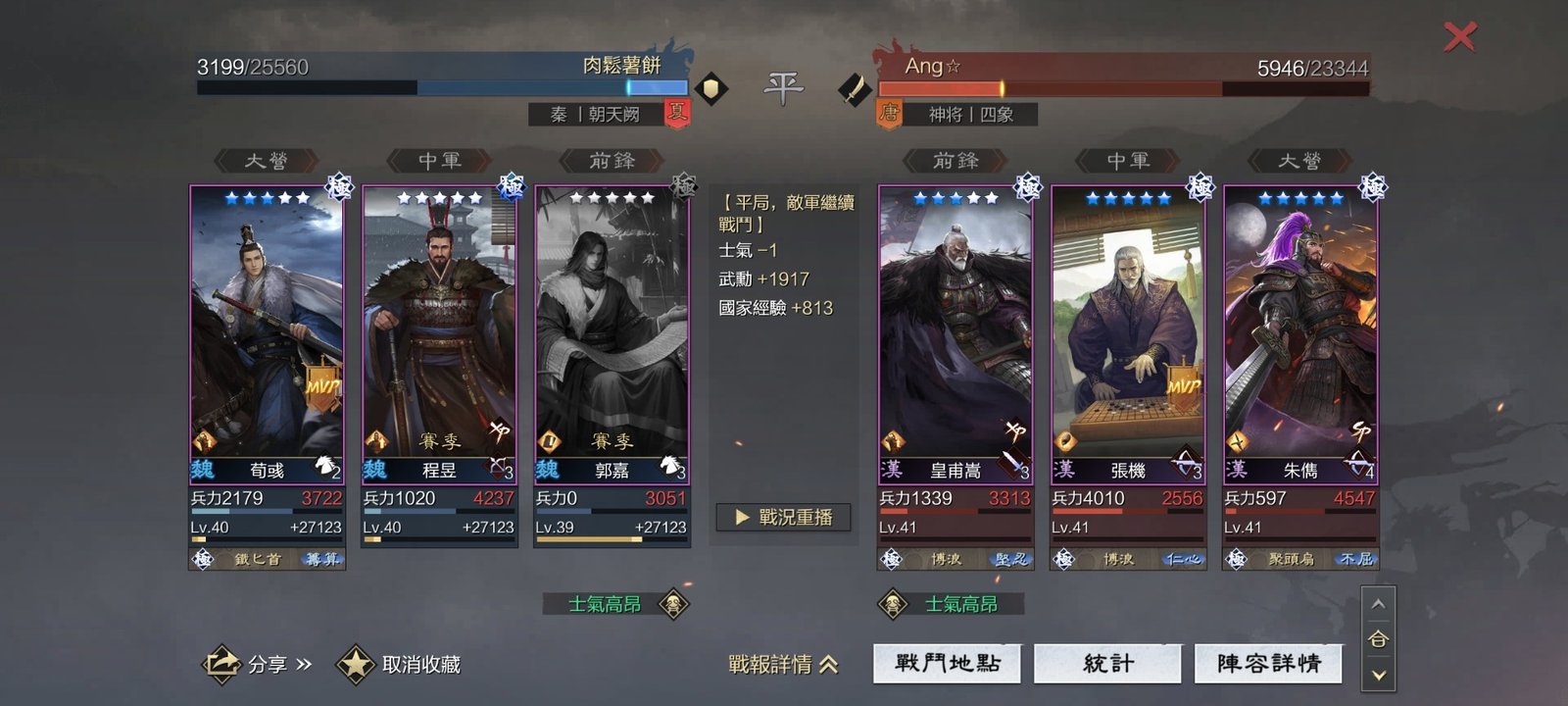Screen dimensions: 1568x706
Task: Select the 郭嘉 general card
Action: 612,333
